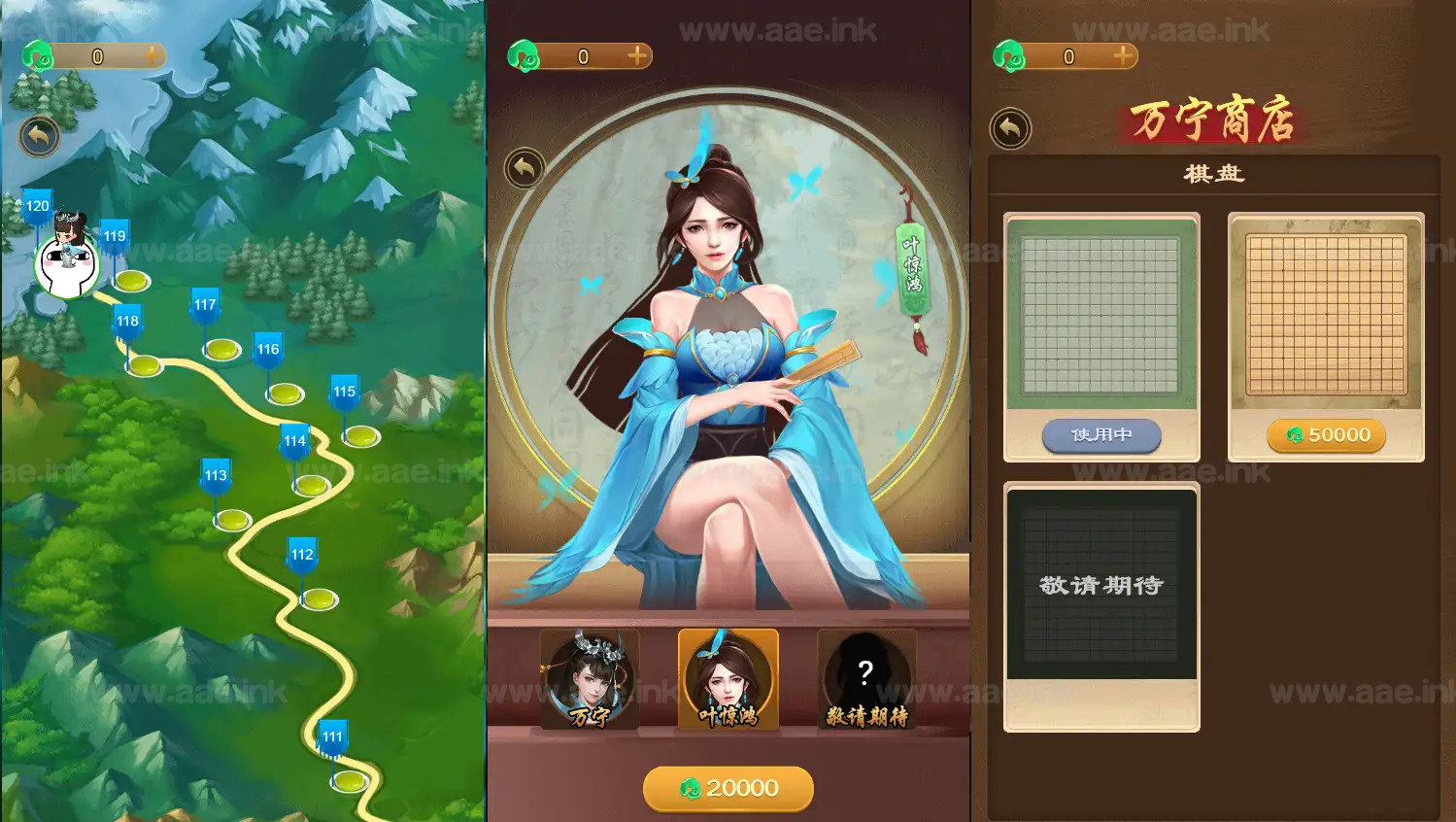Open the 万宁 character portrait
1456x822 pixels.
590,675
